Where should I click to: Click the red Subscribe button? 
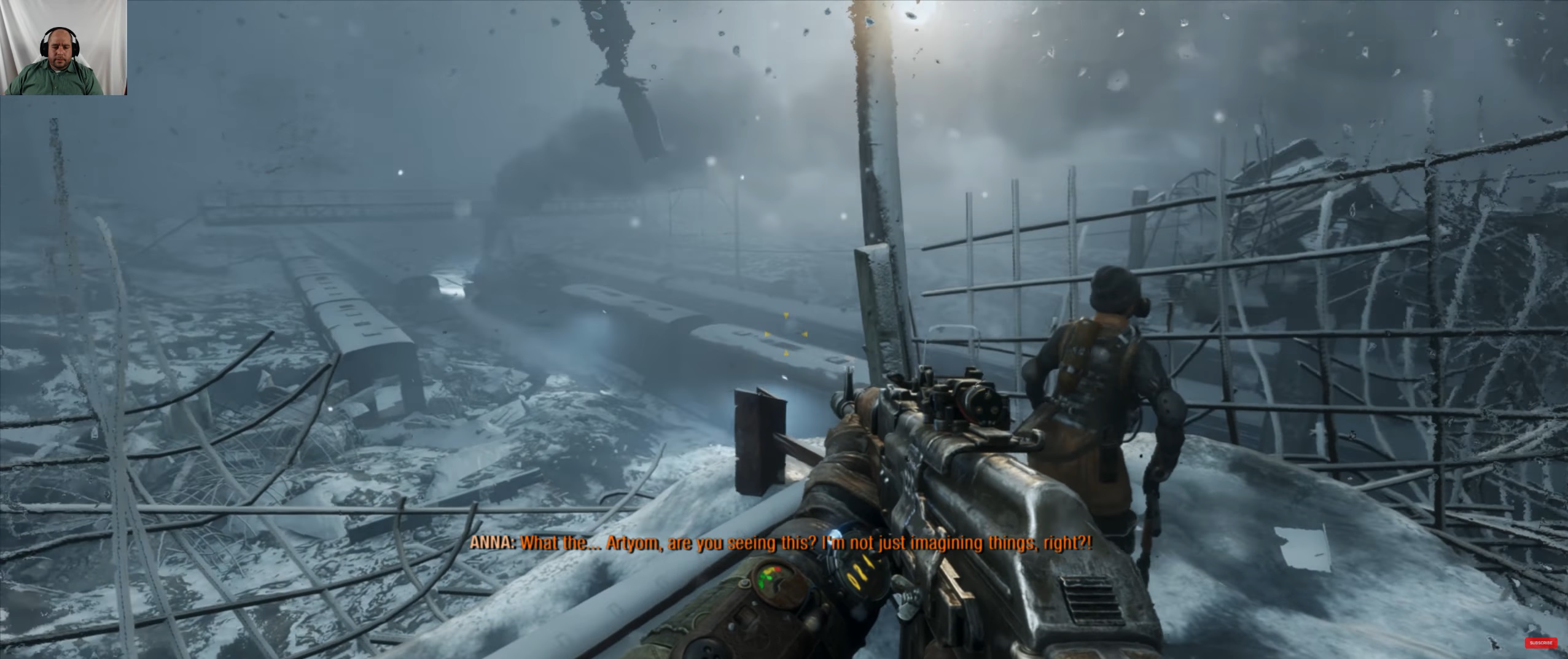point(1540,643)
